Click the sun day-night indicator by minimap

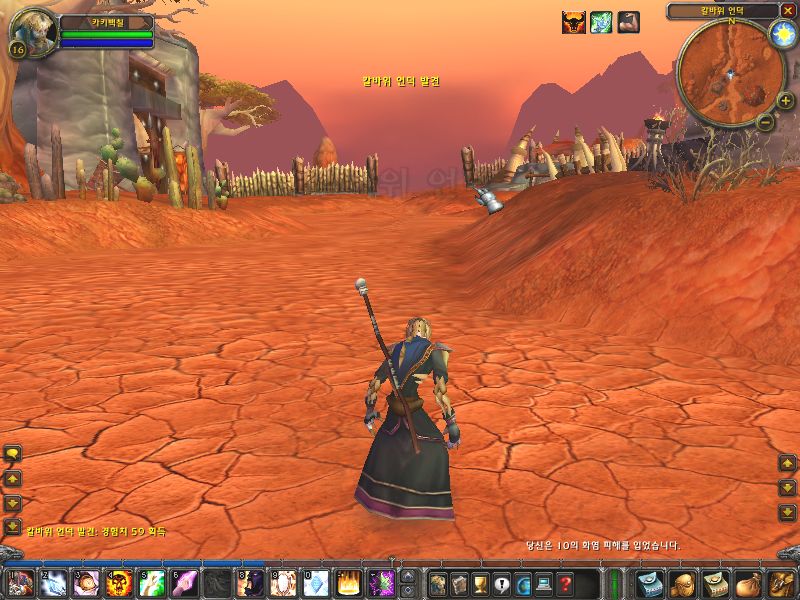tap(781, 34)
